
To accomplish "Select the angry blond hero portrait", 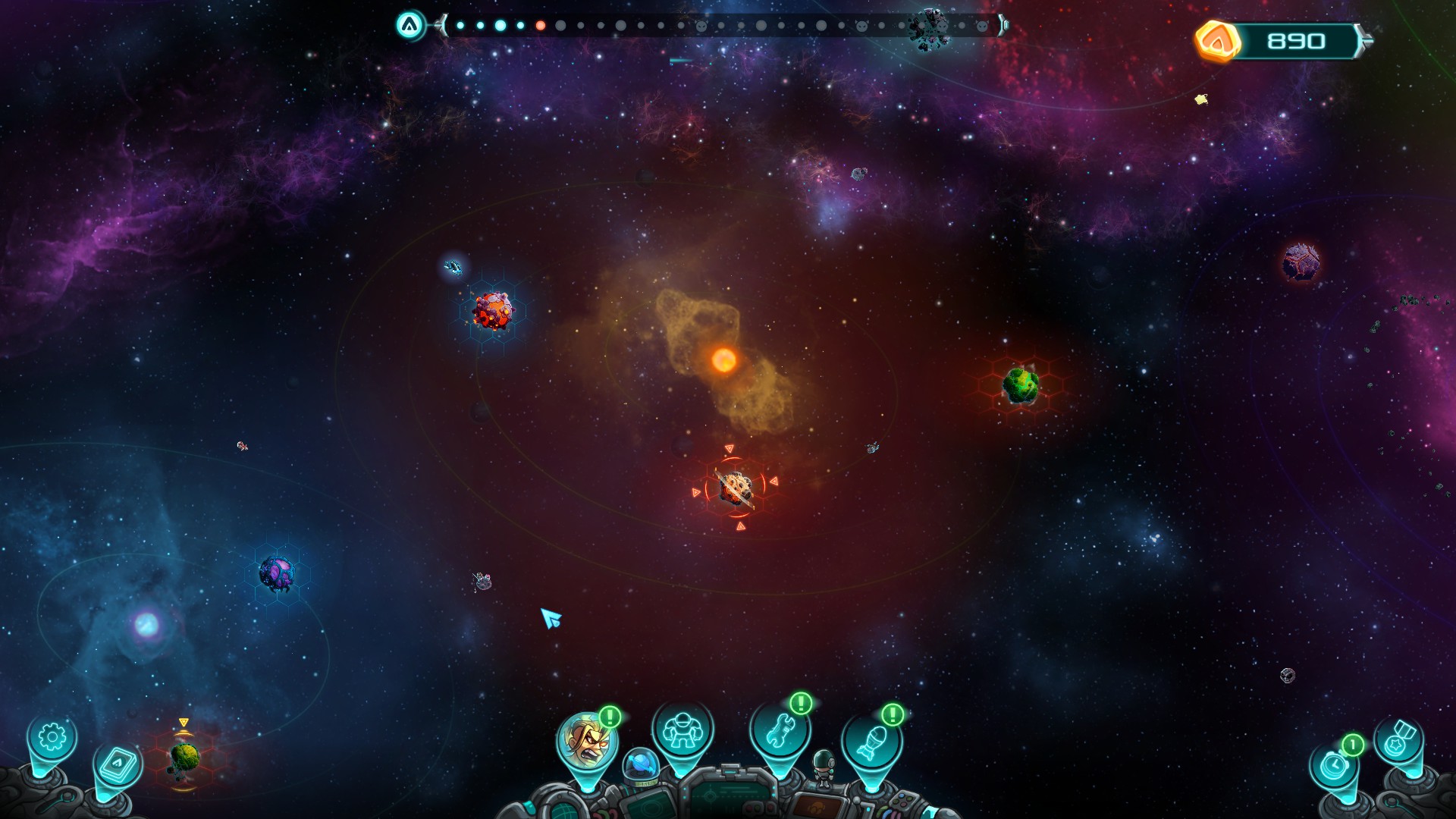I will [x=586, y=739].
